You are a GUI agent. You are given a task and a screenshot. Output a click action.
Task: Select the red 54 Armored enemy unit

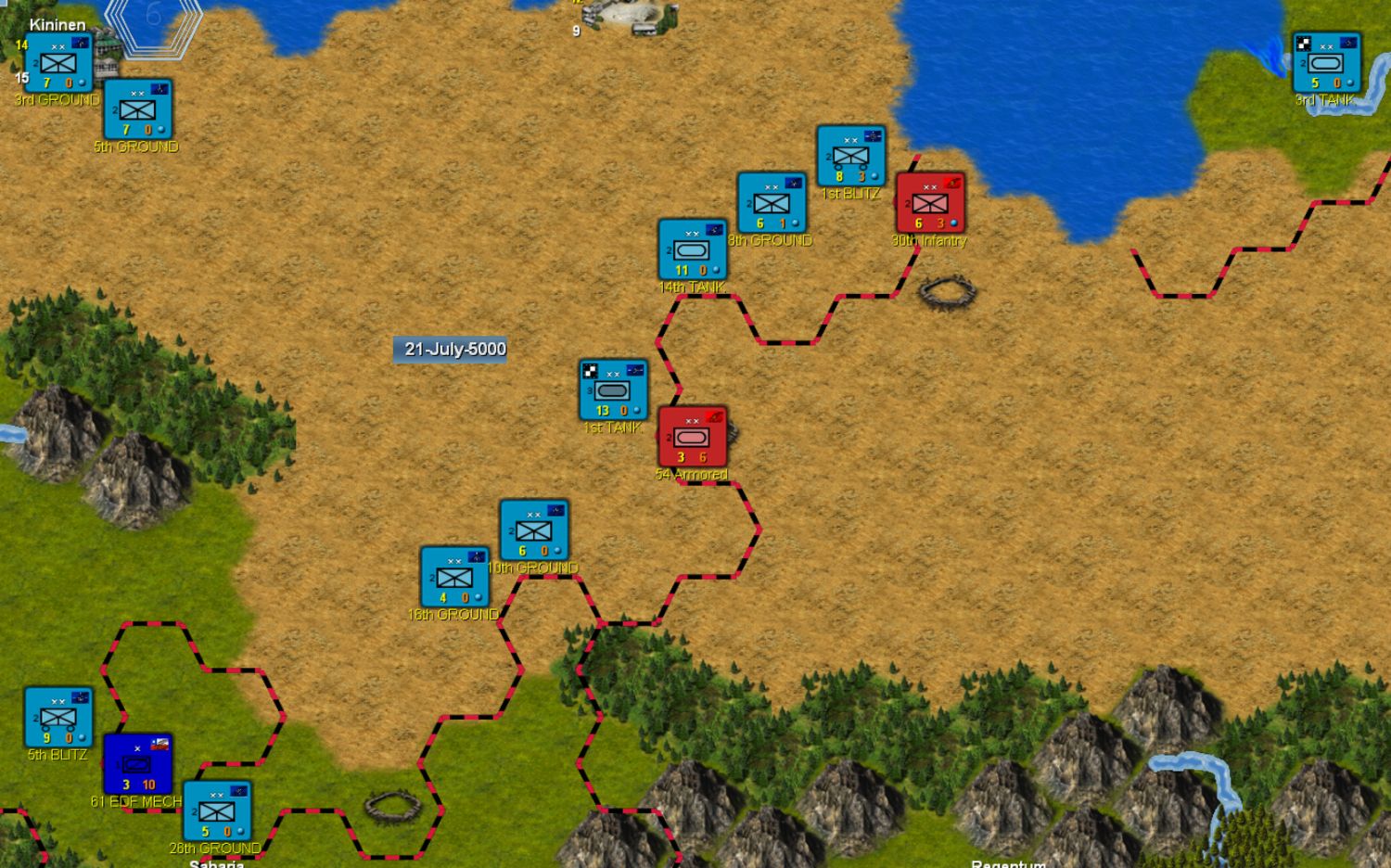coord(692,436)
